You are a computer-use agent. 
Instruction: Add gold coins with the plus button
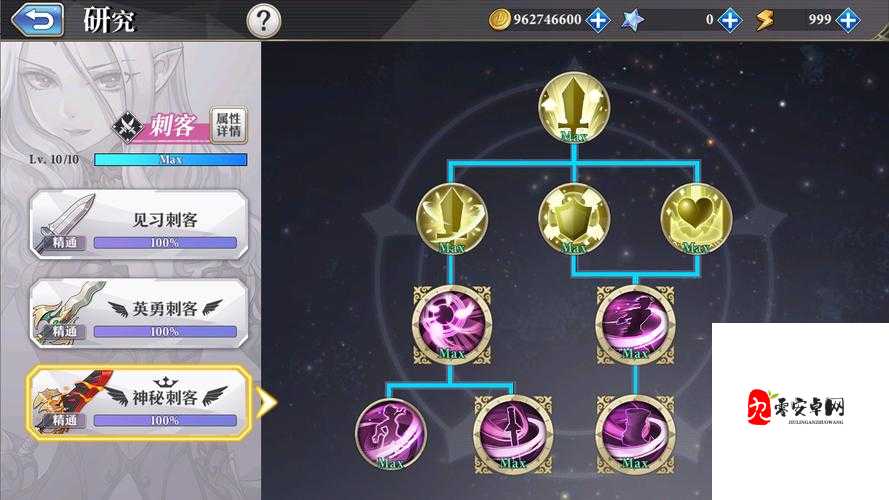(x=597, y=19)
